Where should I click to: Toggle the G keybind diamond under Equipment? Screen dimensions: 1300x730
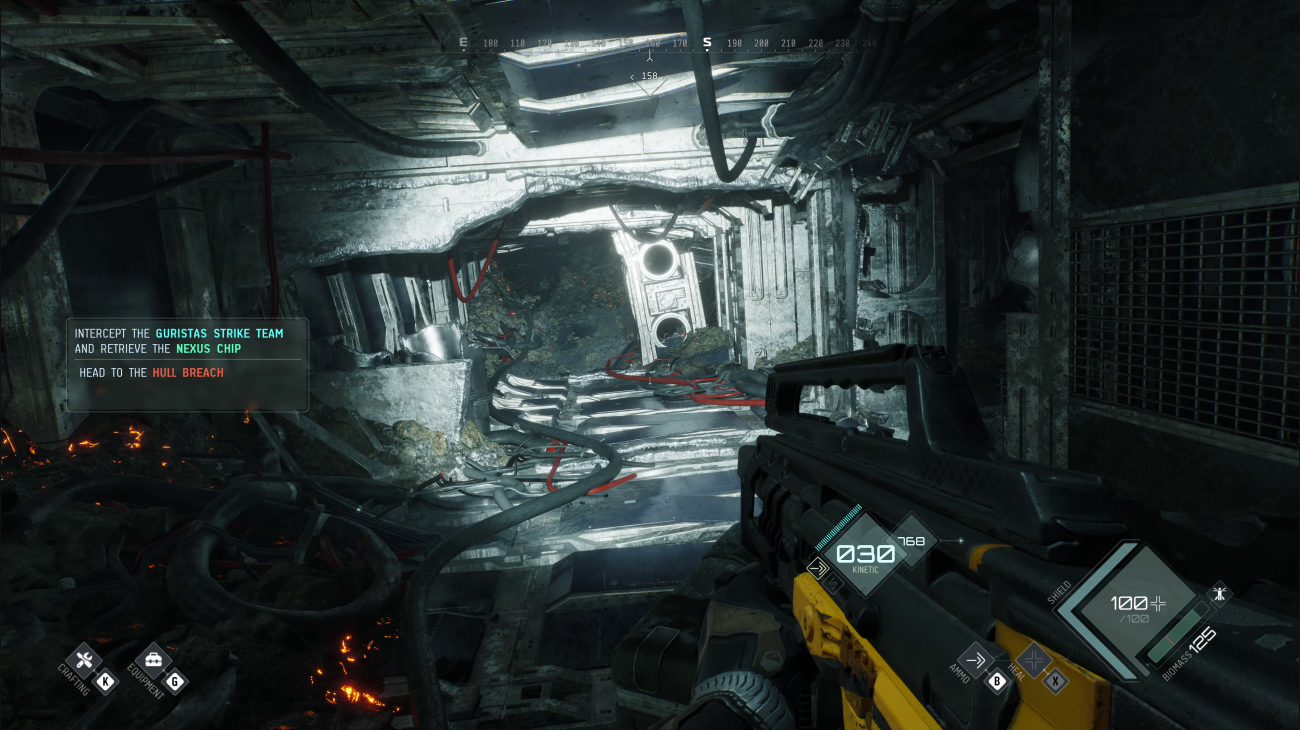175,681
